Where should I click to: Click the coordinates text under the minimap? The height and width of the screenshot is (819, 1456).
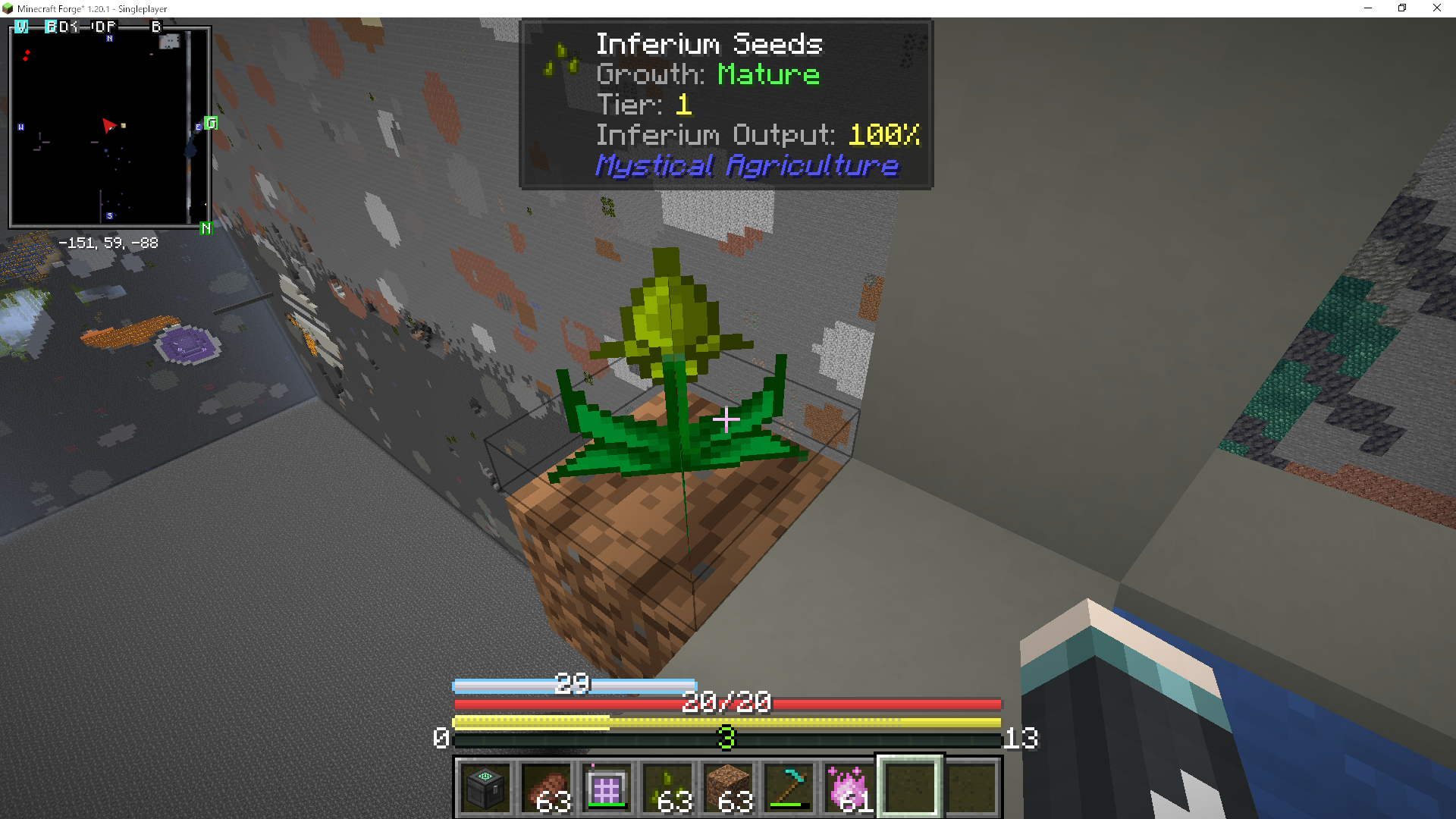[x=108, y=243]
